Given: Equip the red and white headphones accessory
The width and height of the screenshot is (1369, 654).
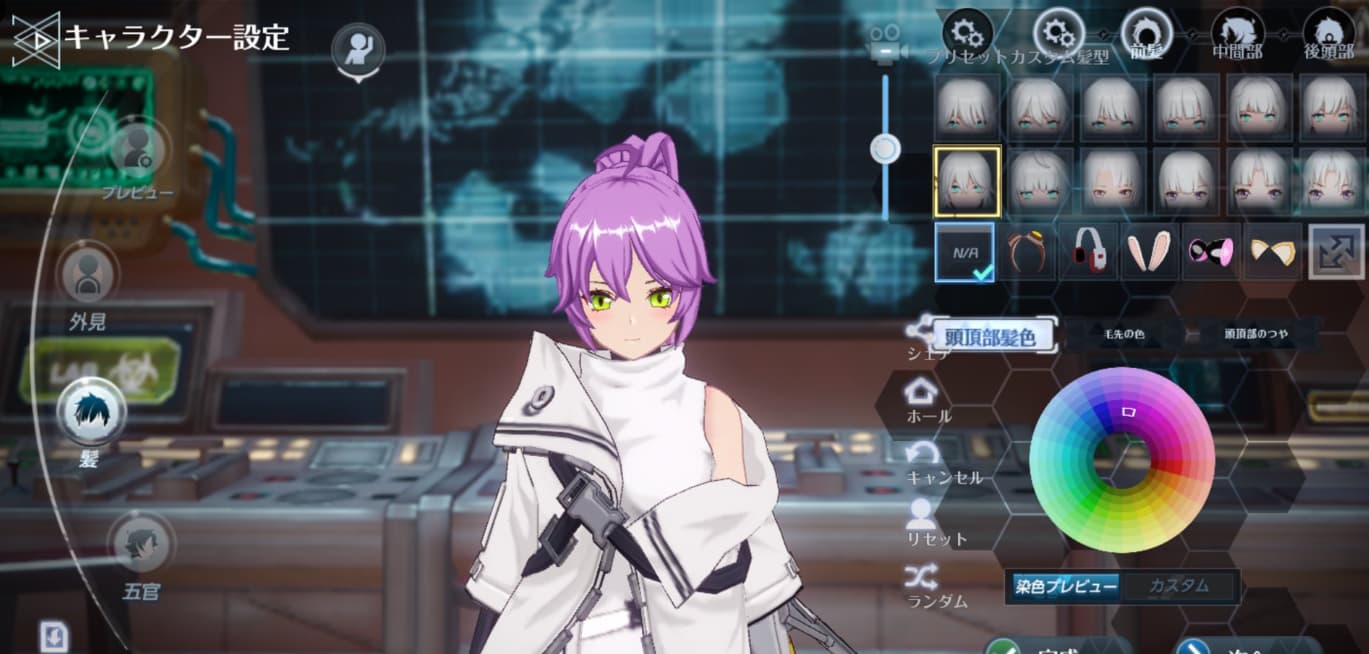Looking at the screenshot, I should click(1087, 251).
